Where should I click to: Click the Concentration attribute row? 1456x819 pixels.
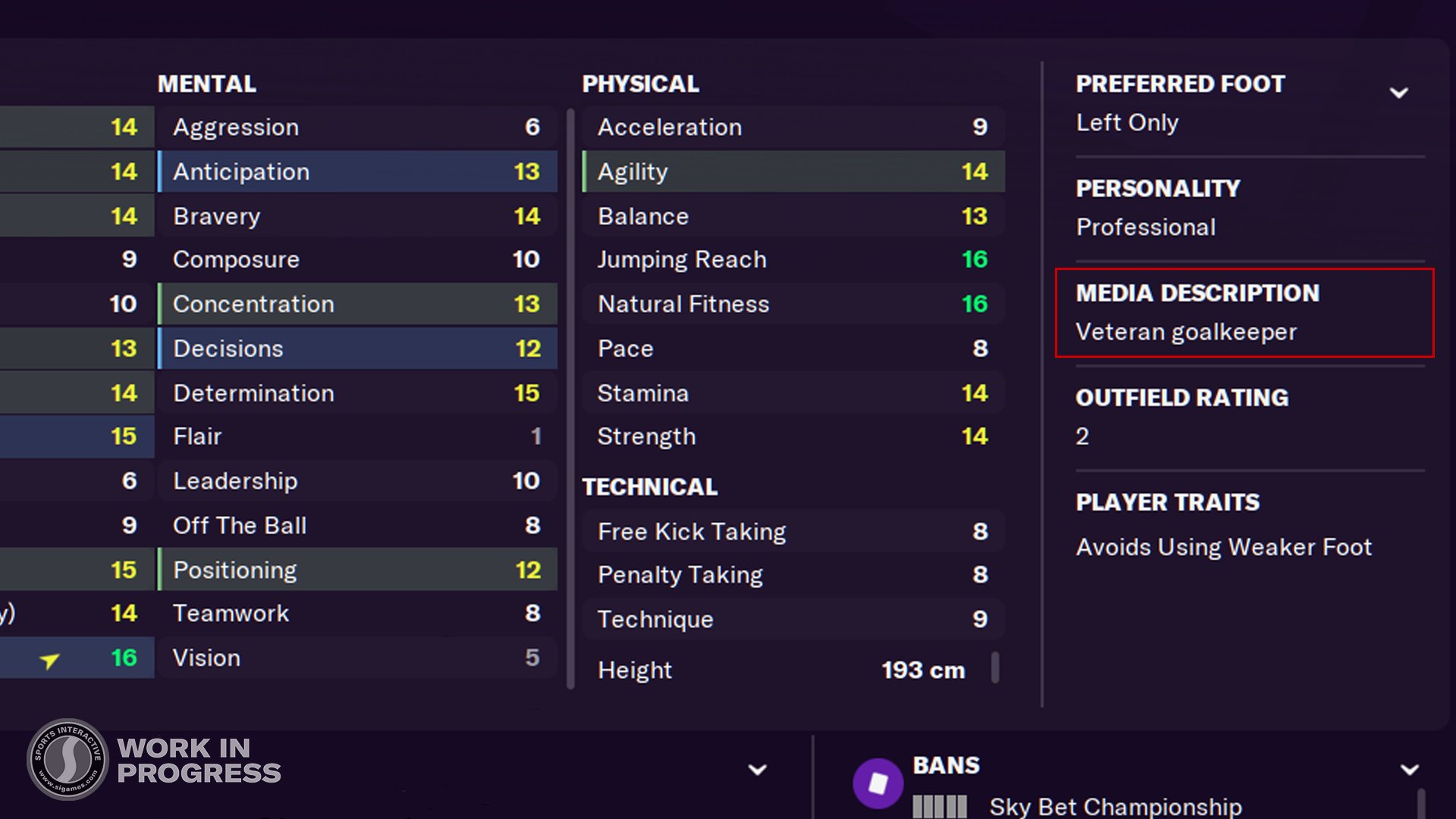(x=357, y=304)
